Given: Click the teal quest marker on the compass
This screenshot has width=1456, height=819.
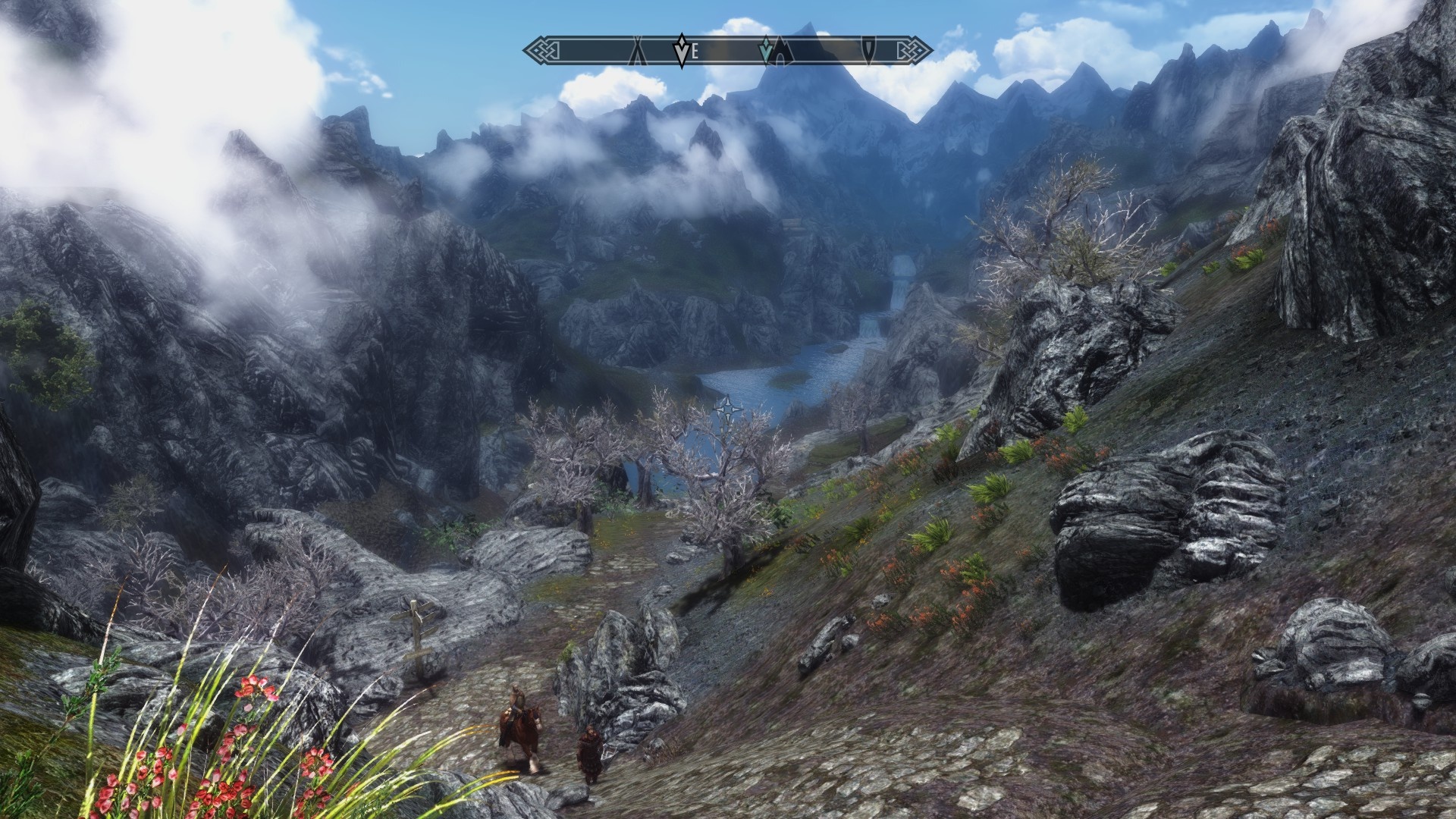Looking at the screenshot, I should tap(767, 50).
